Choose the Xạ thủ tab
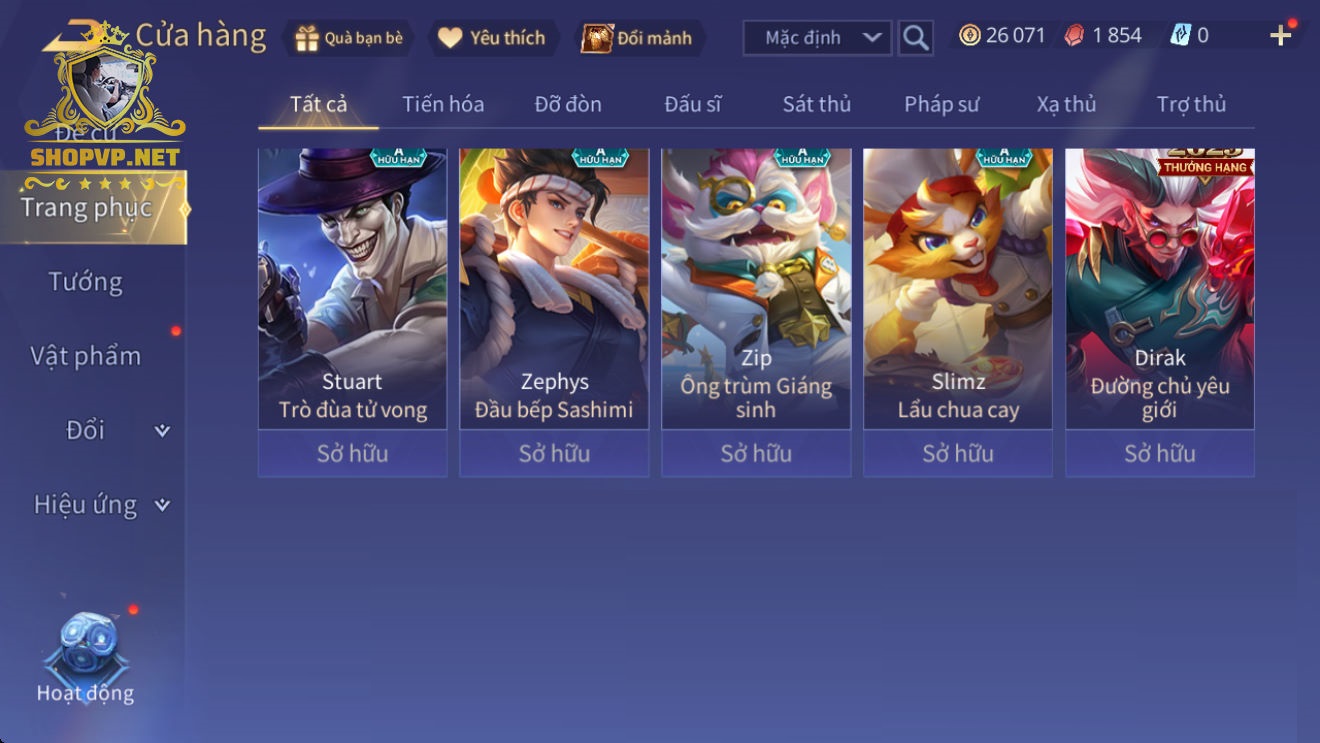Viewport: 1320px width, 743px height. click(x=1066, y=104)
